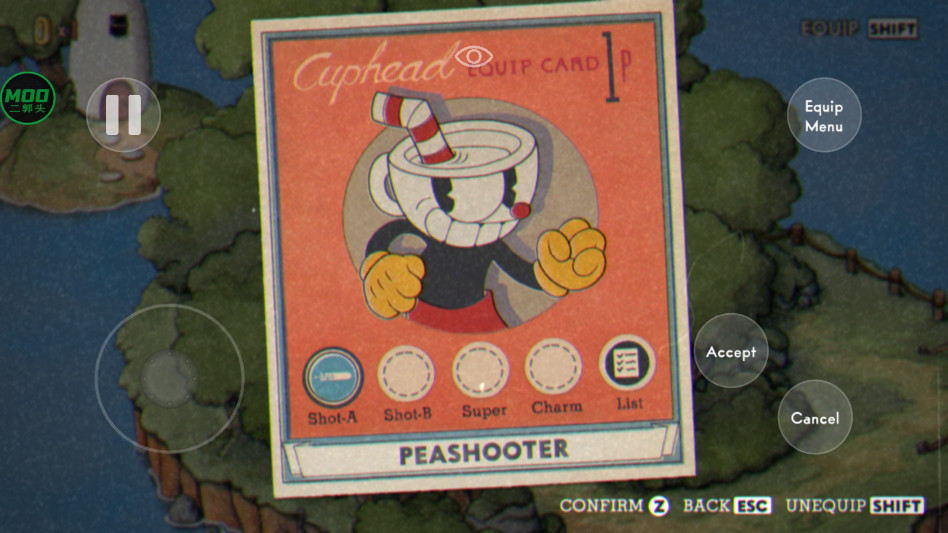Tap the Cancel button
948x533 pixels.
click(x=815, y=417)
